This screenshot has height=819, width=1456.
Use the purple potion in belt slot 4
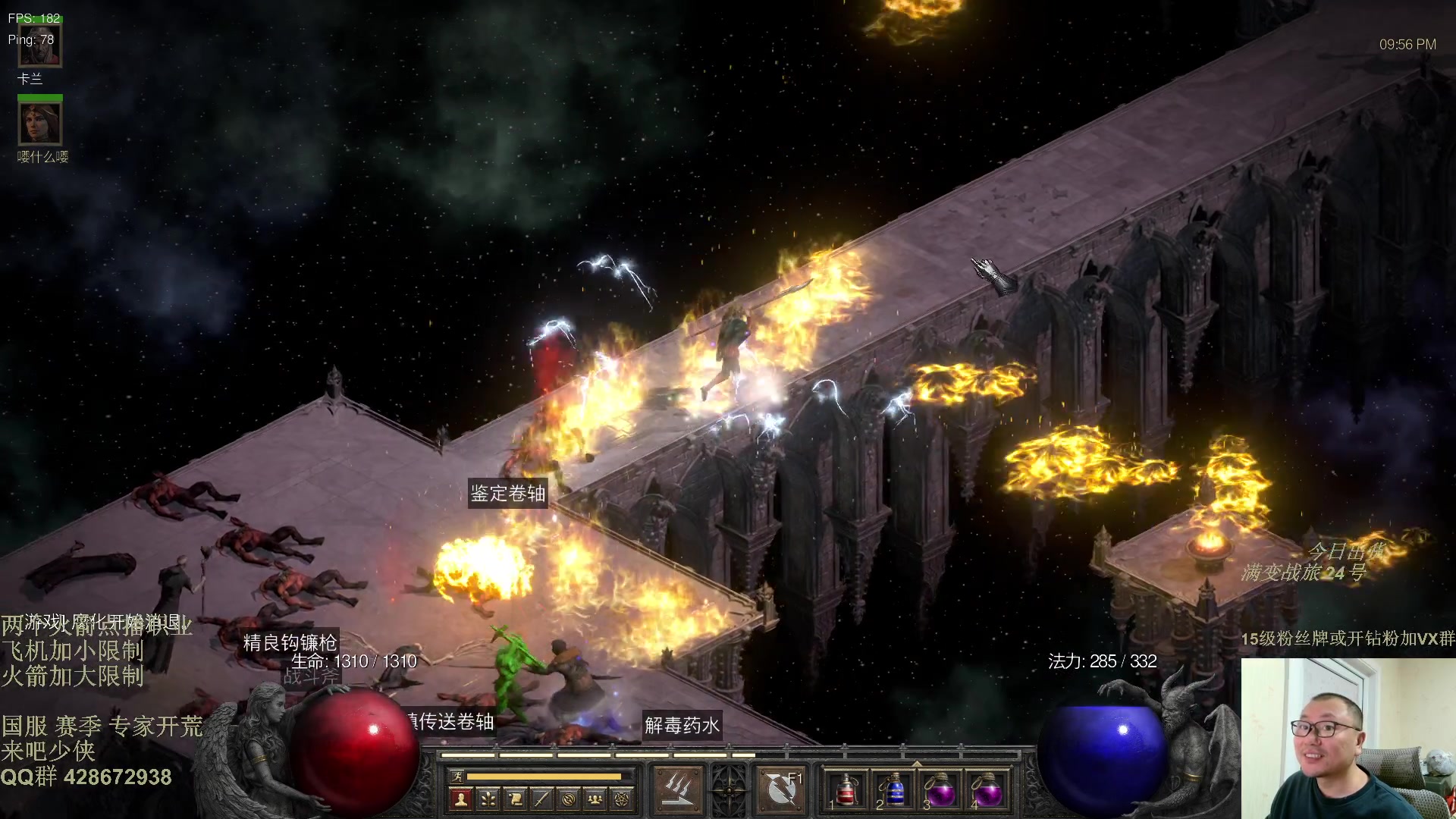pyautogui.click(x=987, y=791)
